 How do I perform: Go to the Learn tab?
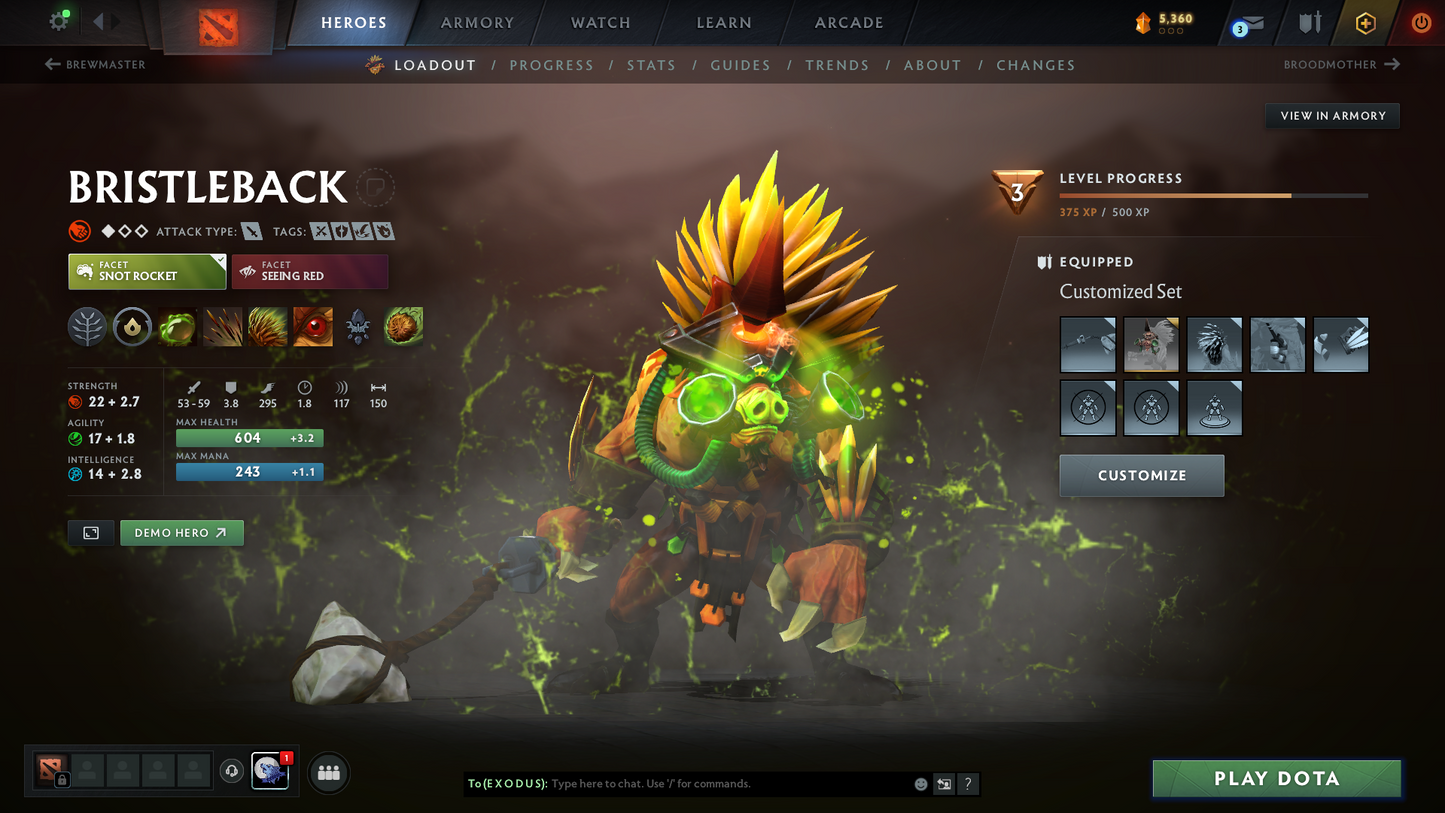724,23
